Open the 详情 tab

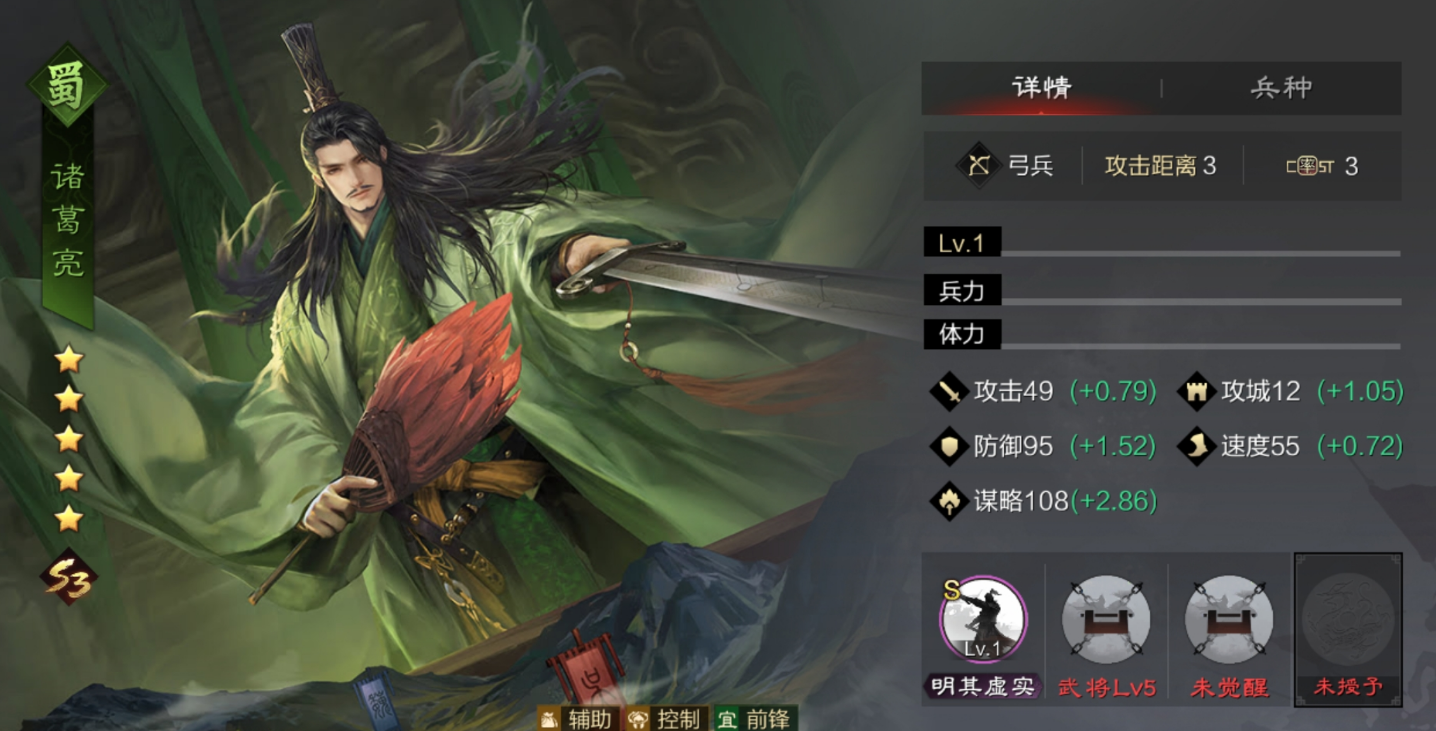pyautogui.click(x=1040, y=88)
